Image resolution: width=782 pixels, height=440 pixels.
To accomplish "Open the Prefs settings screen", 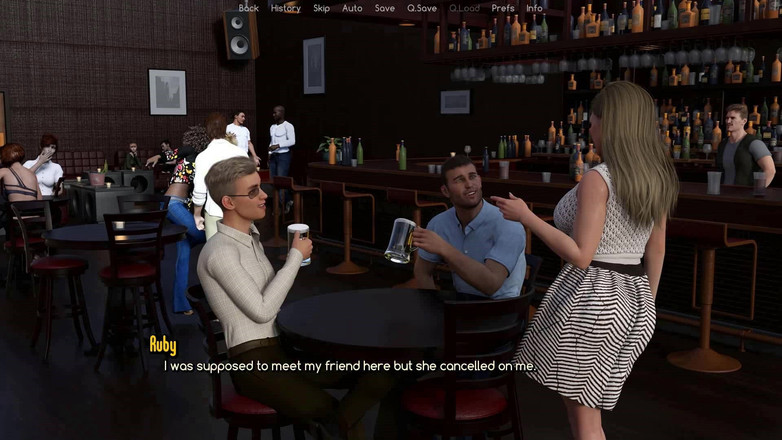I will pos(503,8).
